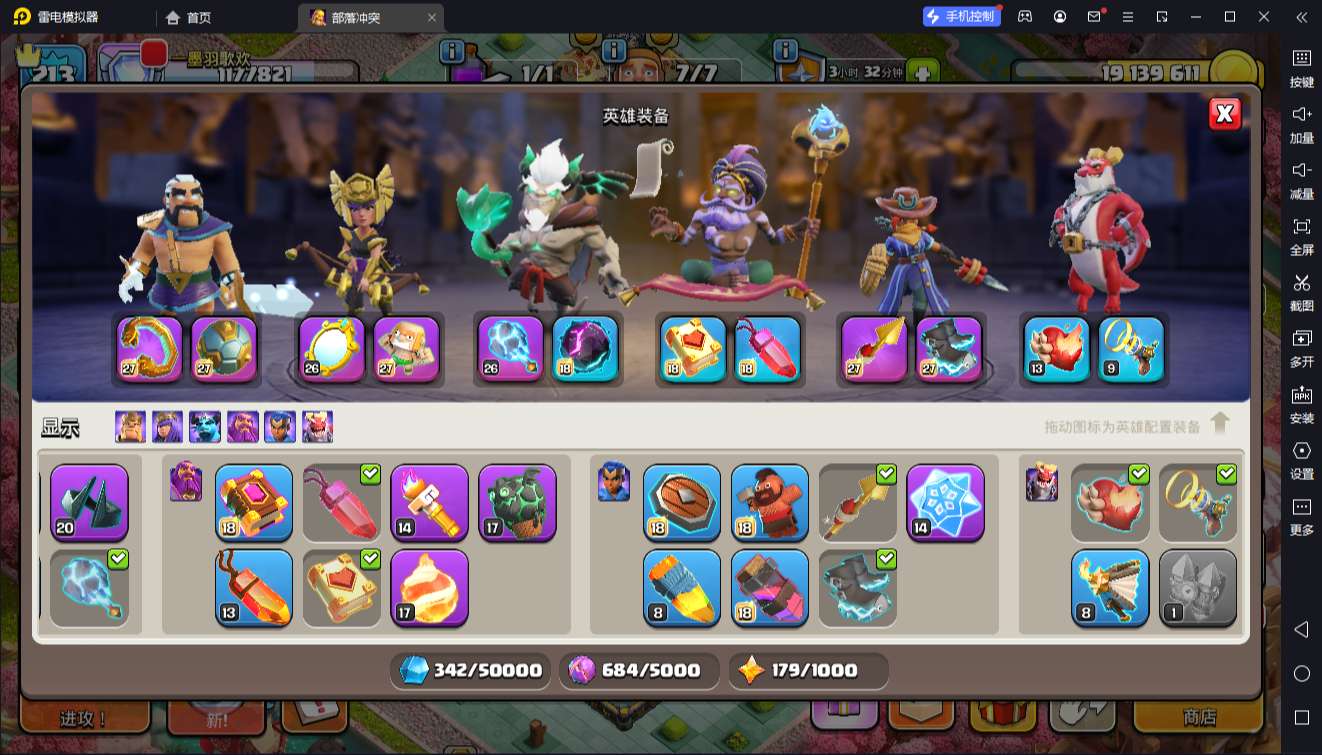Select the equipped Healer Puppet slot
1322x755 pixels.
click(407, 349)
